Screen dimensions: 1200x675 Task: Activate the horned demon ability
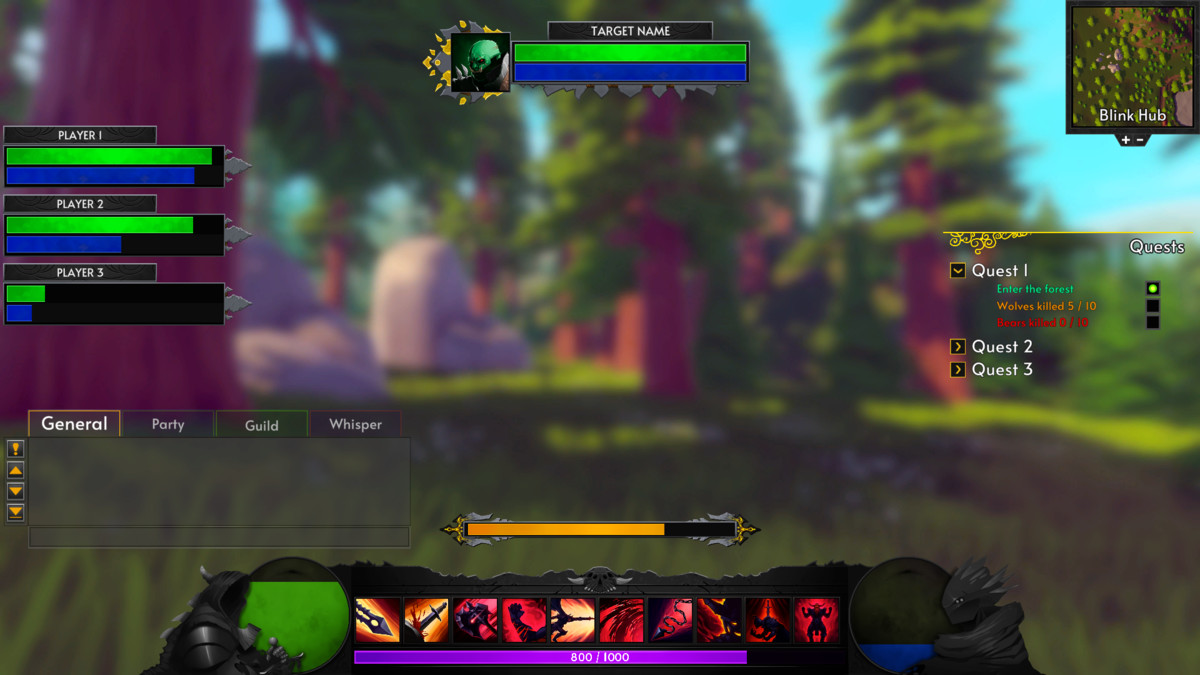(817, 620)
